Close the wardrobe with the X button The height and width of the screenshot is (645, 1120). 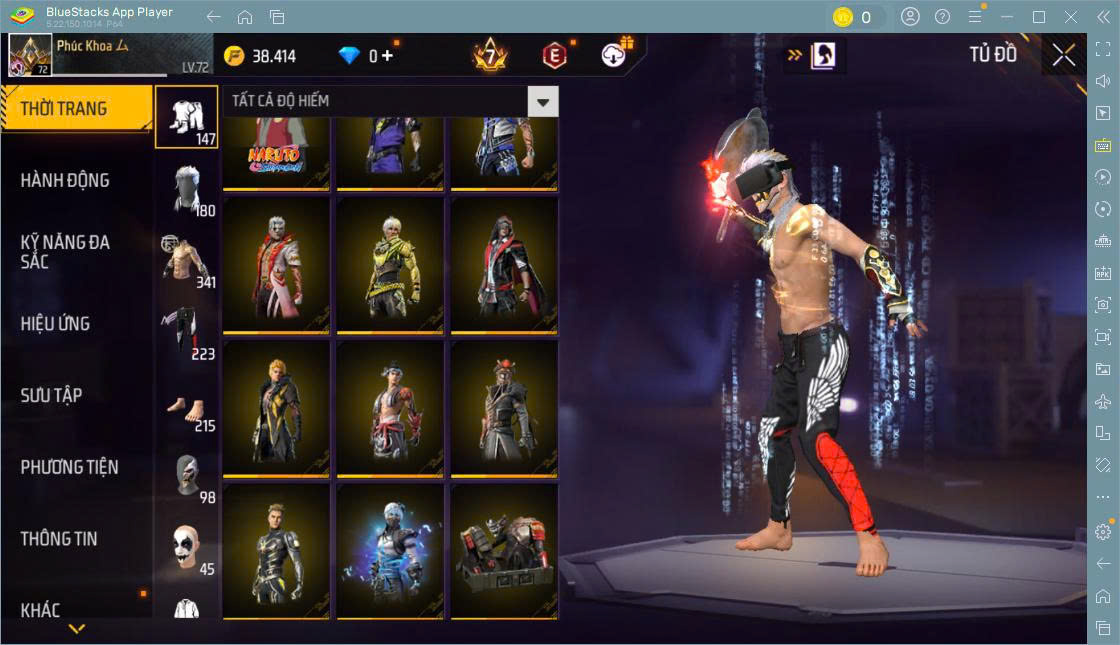point(1064,56)
